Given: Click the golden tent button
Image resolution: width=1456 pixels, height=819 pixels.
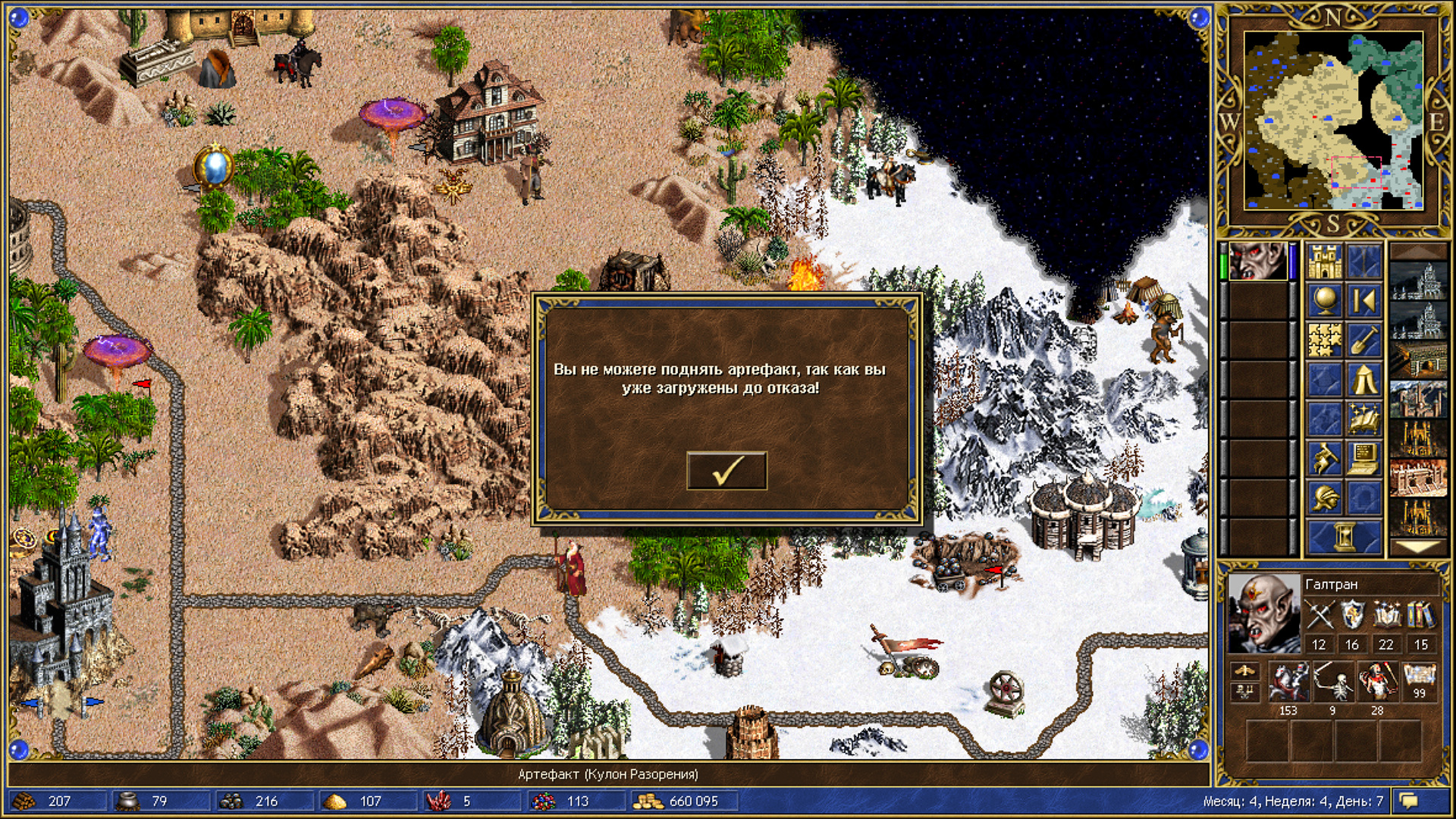Looking at the screenshot, I should pos(1363,380).
